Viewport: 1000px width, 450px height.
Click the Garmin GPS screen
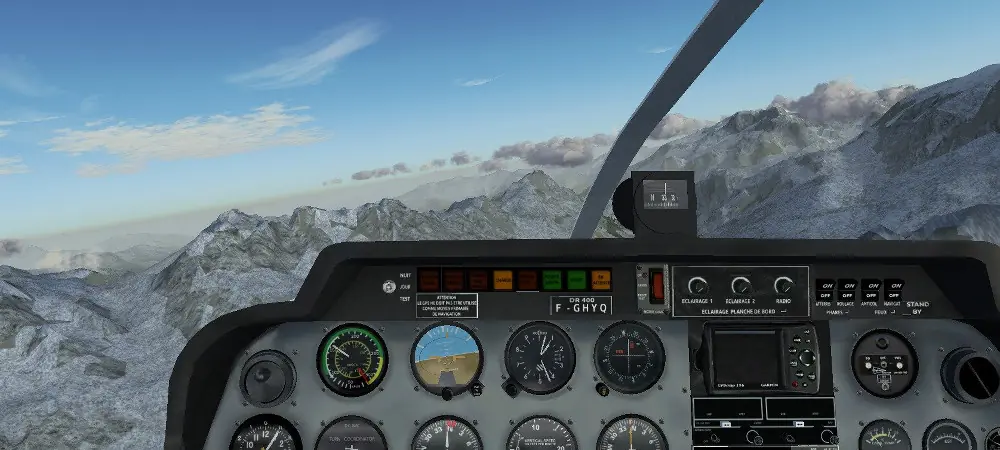coord(744,358)
